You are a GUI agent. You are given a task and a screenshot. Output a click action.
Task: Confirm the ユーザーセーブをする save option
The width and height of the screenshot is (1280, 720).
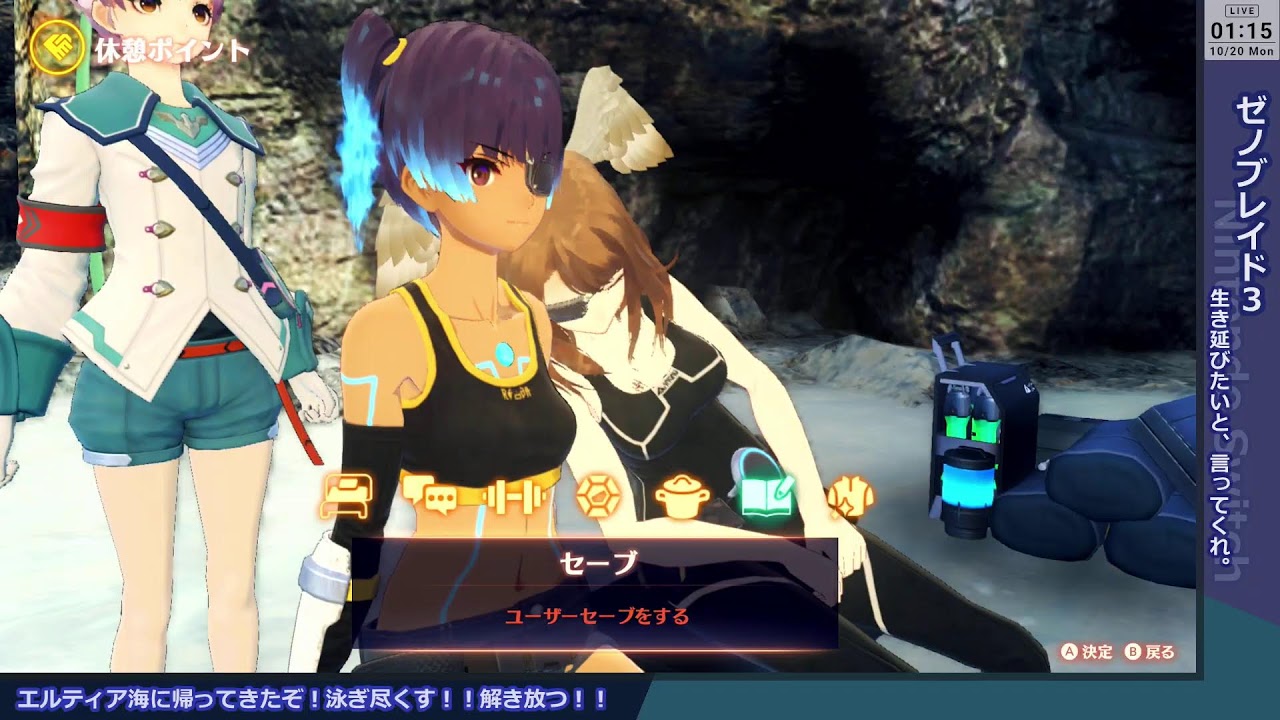(x=597, y=617)
